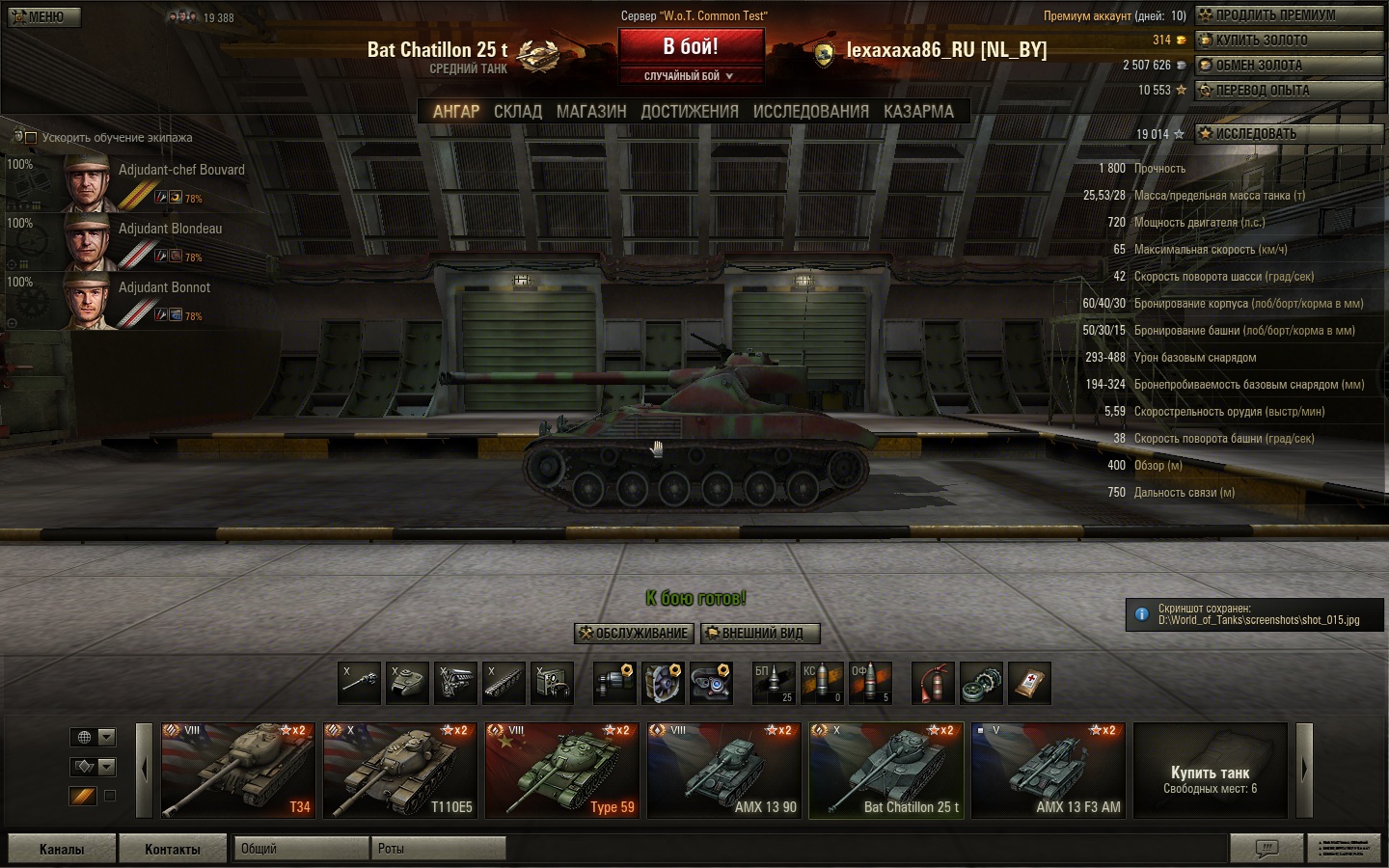This screenshot has height=868, width=1389.
Task: Open the МЕНЮ button
Action: 43,16
